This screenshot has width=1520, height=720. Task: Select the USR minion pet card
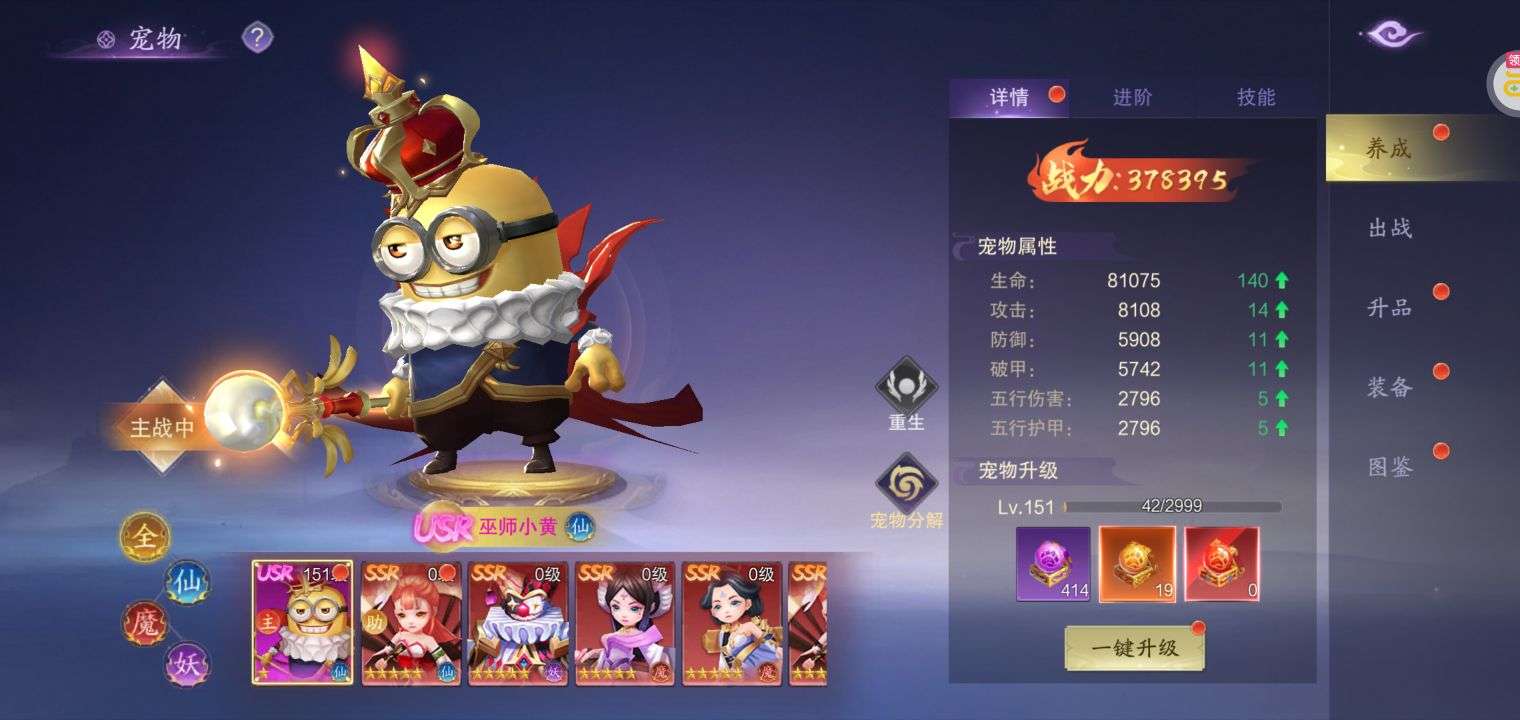click(x=302, y=622)
